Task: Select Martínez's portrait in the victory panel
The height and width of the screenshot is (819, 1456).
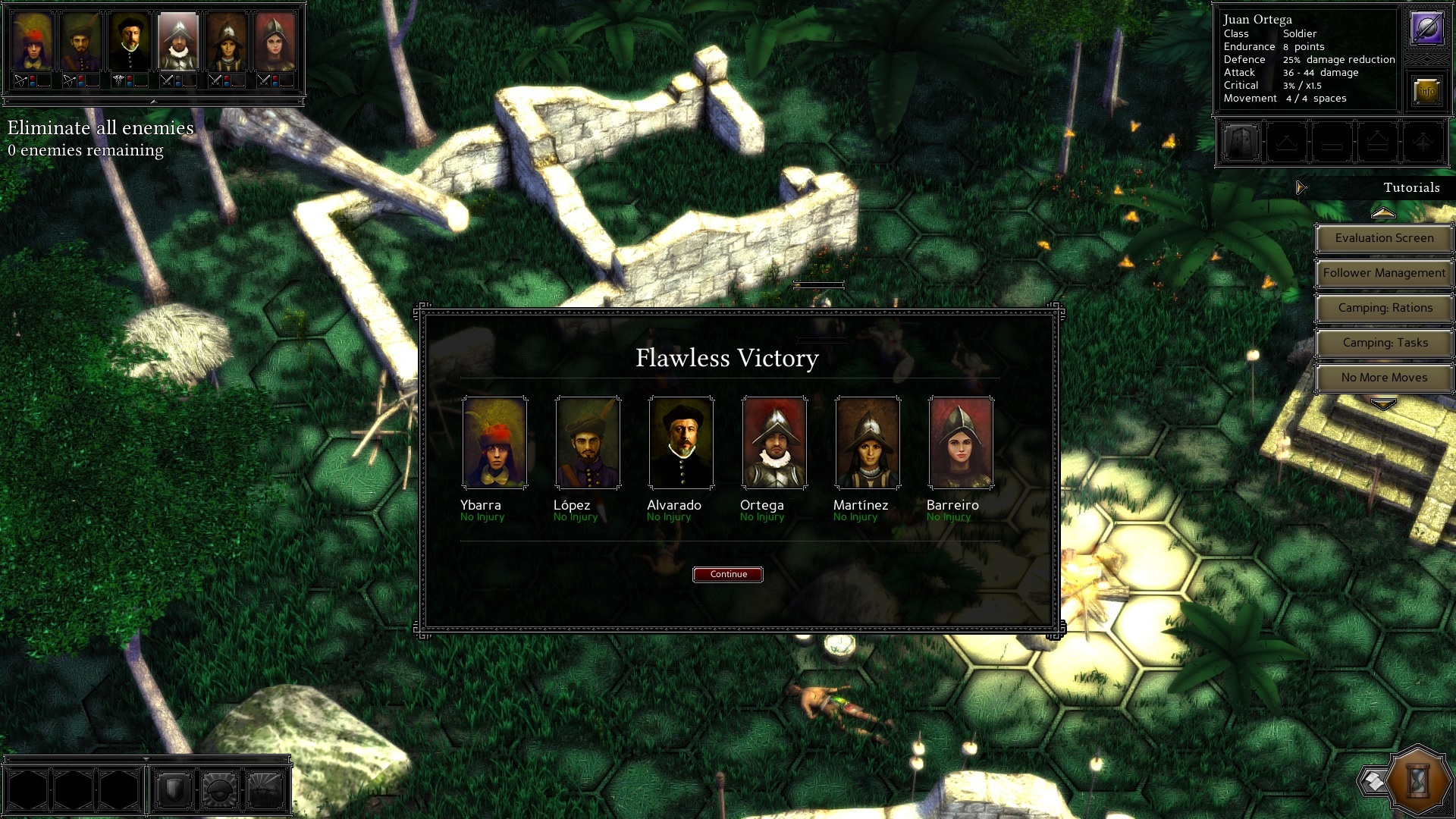Action: pos(868,443)
